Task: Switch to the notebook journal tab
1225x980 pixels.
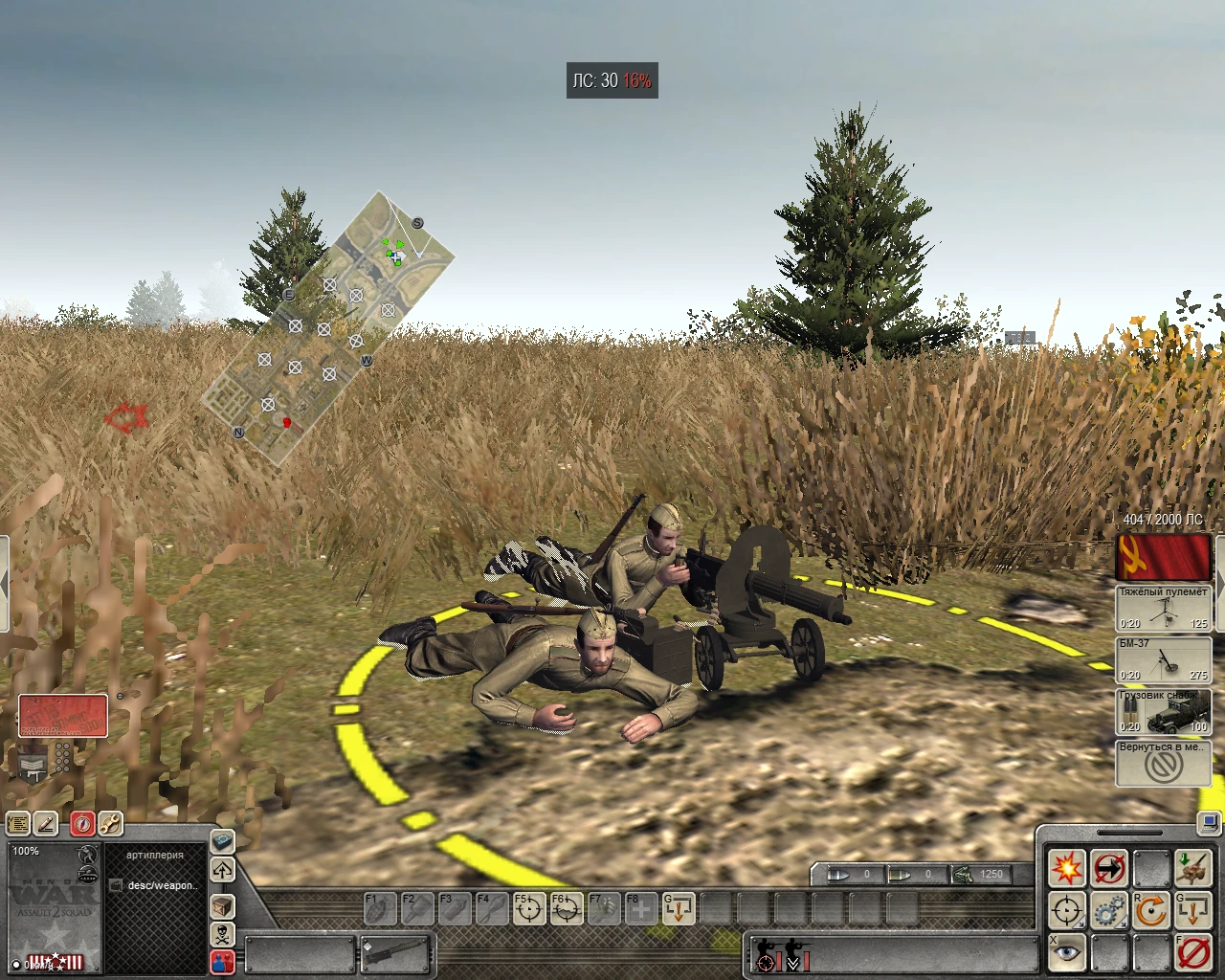Action: click(x=17, y=823)
